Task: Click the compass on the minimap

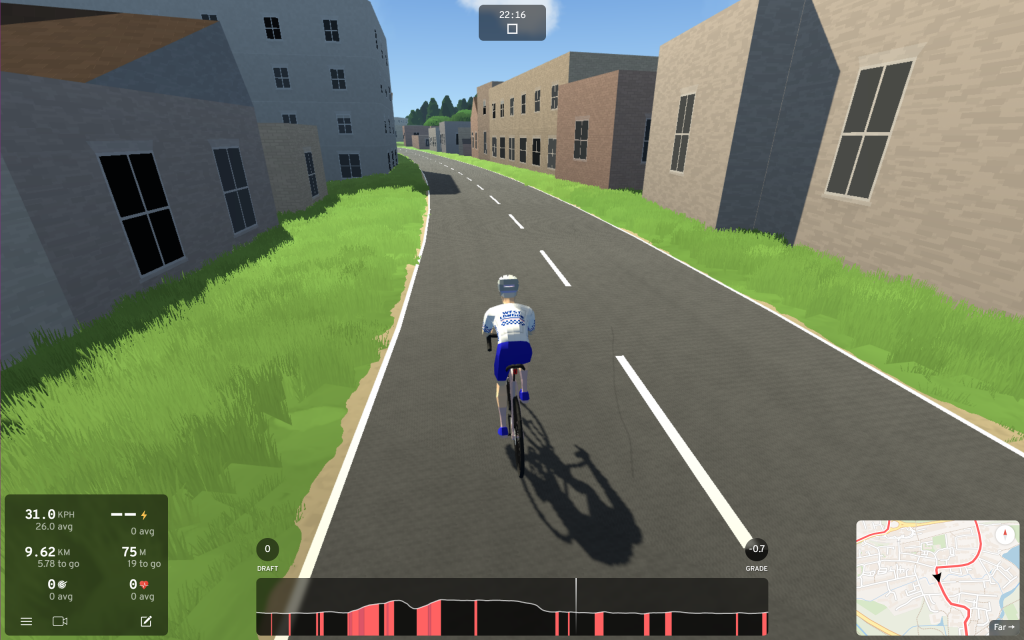Action: (1004, 533)
